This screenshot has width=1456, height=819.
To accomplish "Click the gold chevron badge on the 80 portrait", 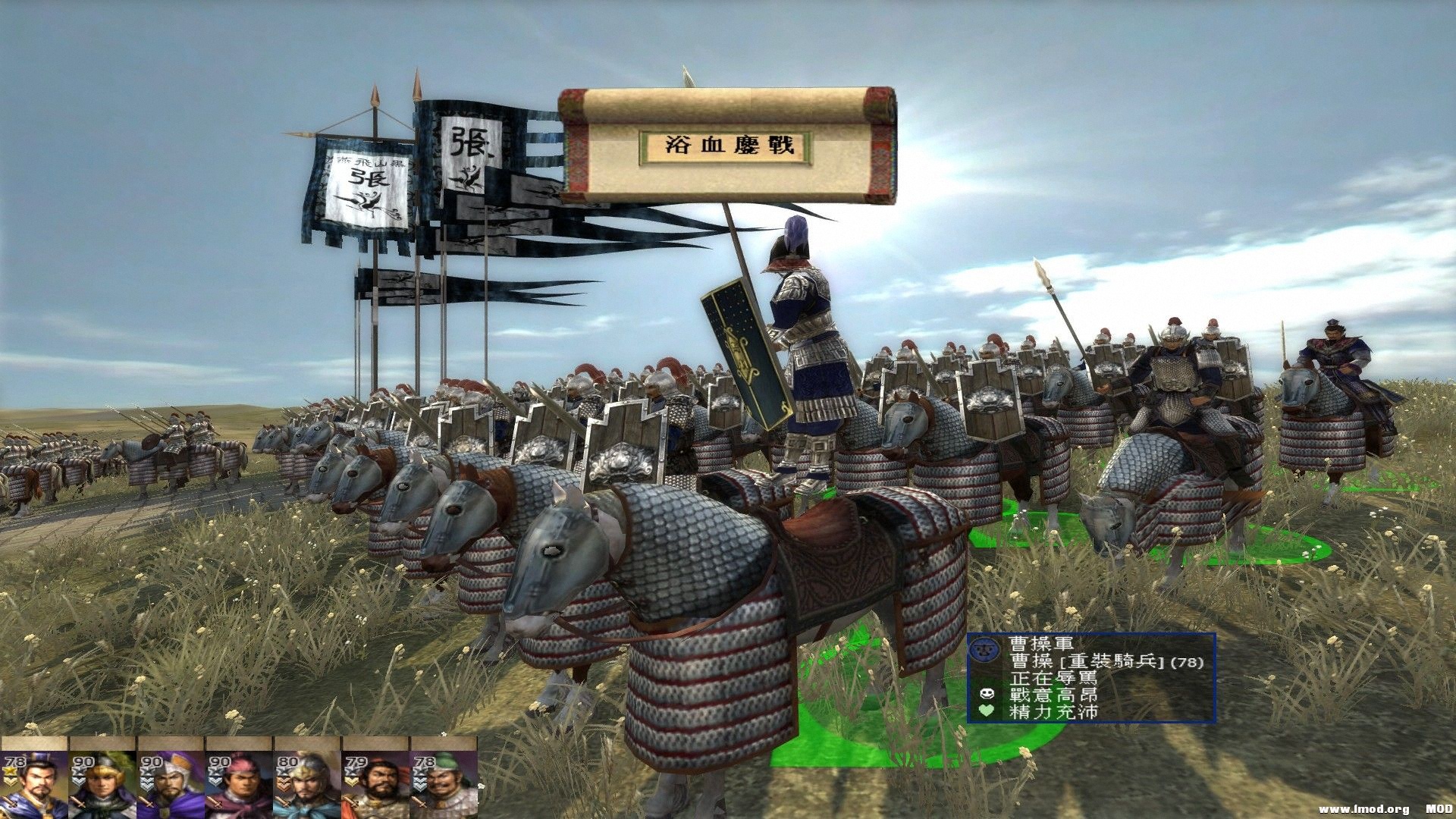I will pyautogui.click(x=284, y=783).
